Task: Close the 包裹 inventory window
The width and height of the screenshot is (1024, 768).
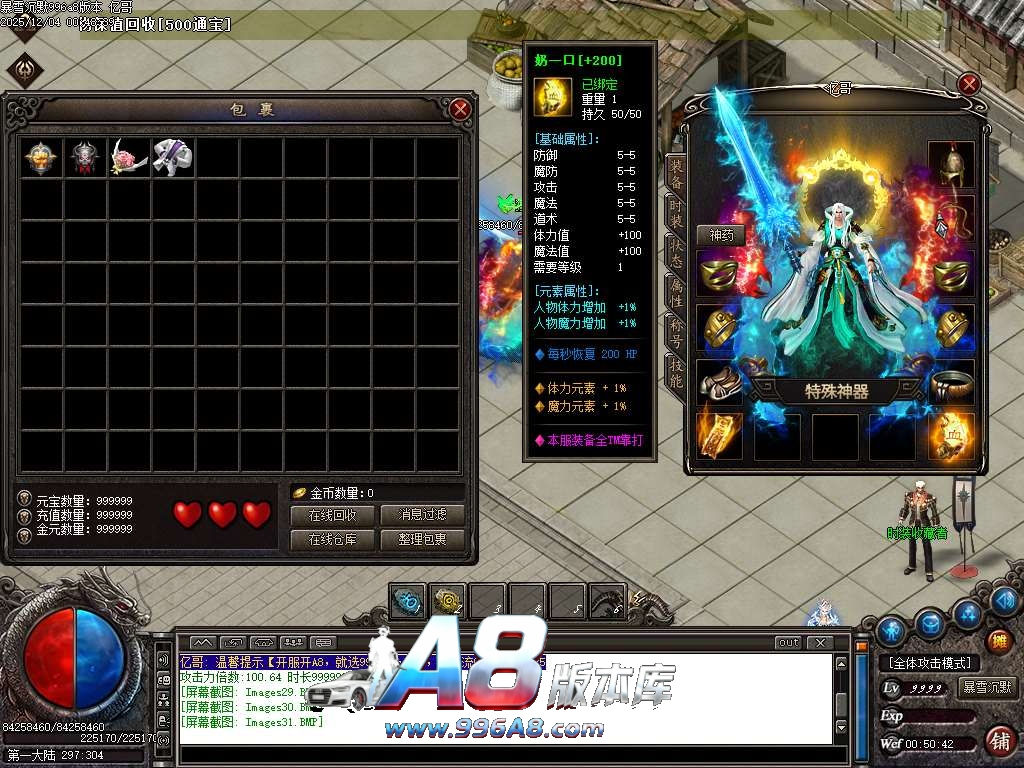Action: point(460,109)
